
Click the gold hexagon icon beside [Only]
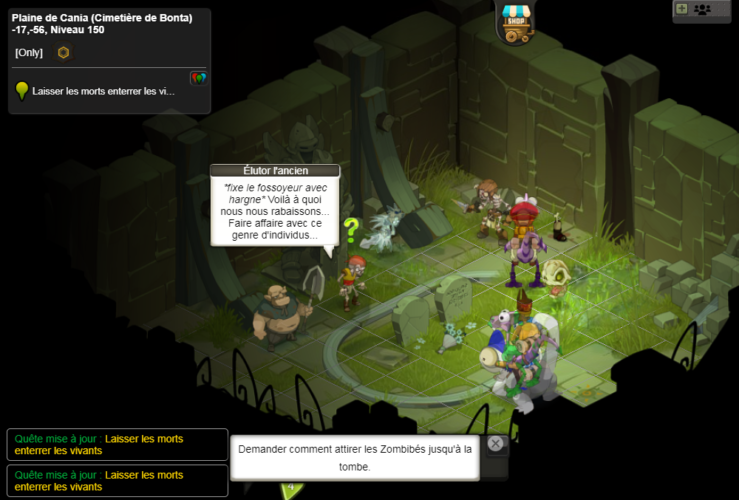63,52
